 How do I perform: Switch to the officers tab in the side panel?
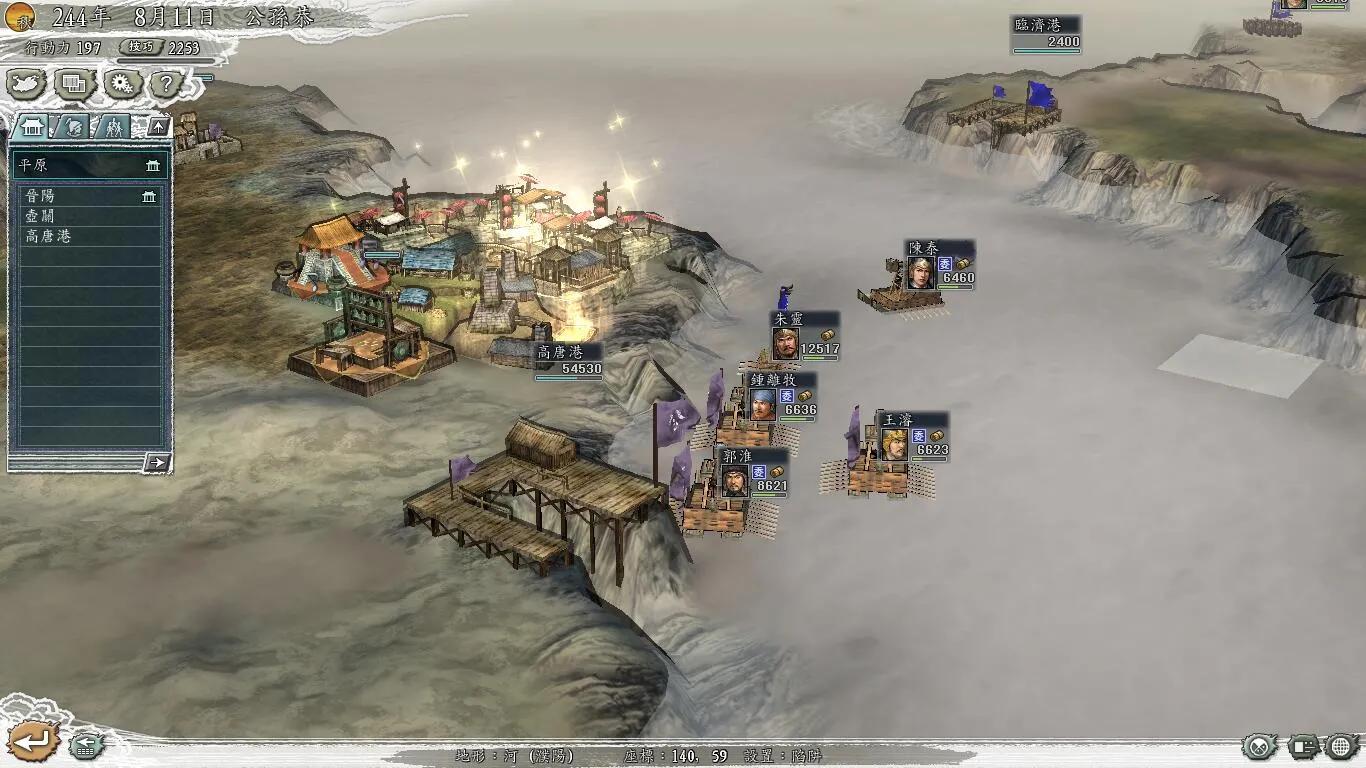[x=72, y=128]
